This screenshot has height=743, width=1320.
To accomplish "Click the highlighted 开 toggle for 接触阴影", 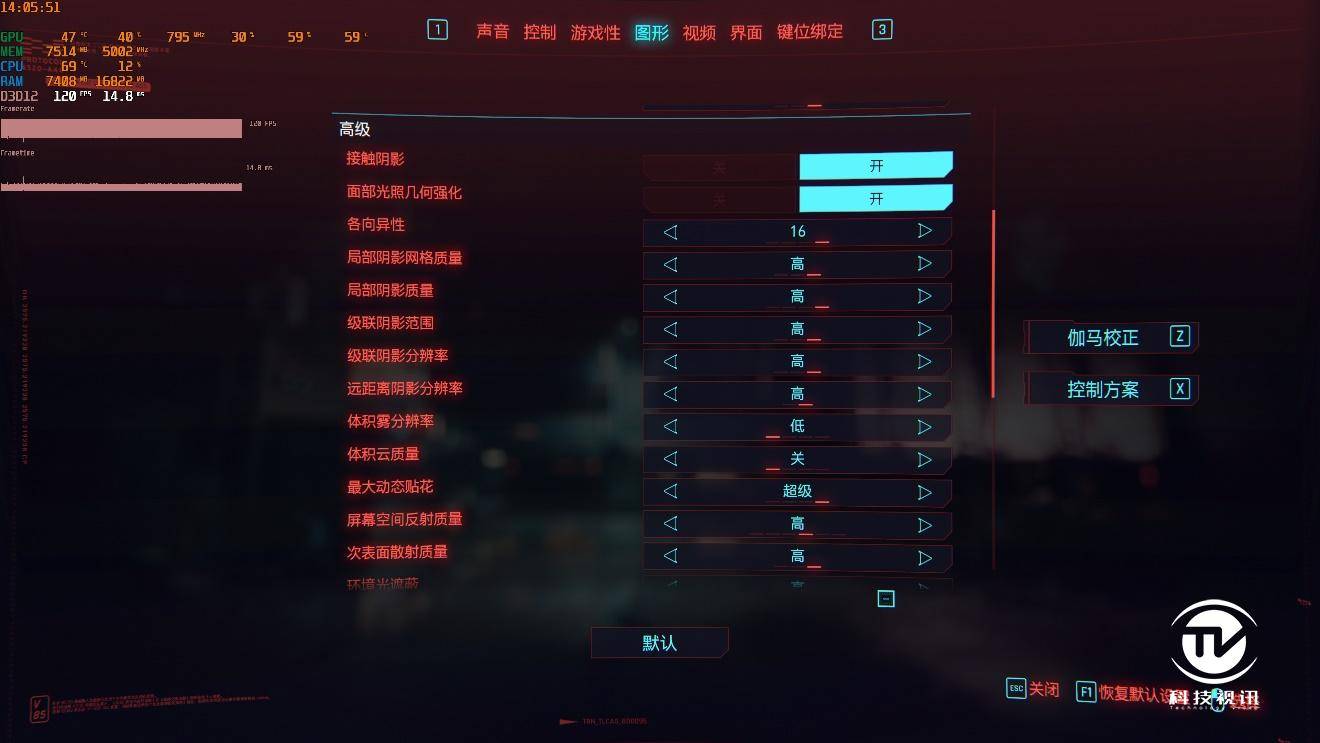I will coord(875,165).
